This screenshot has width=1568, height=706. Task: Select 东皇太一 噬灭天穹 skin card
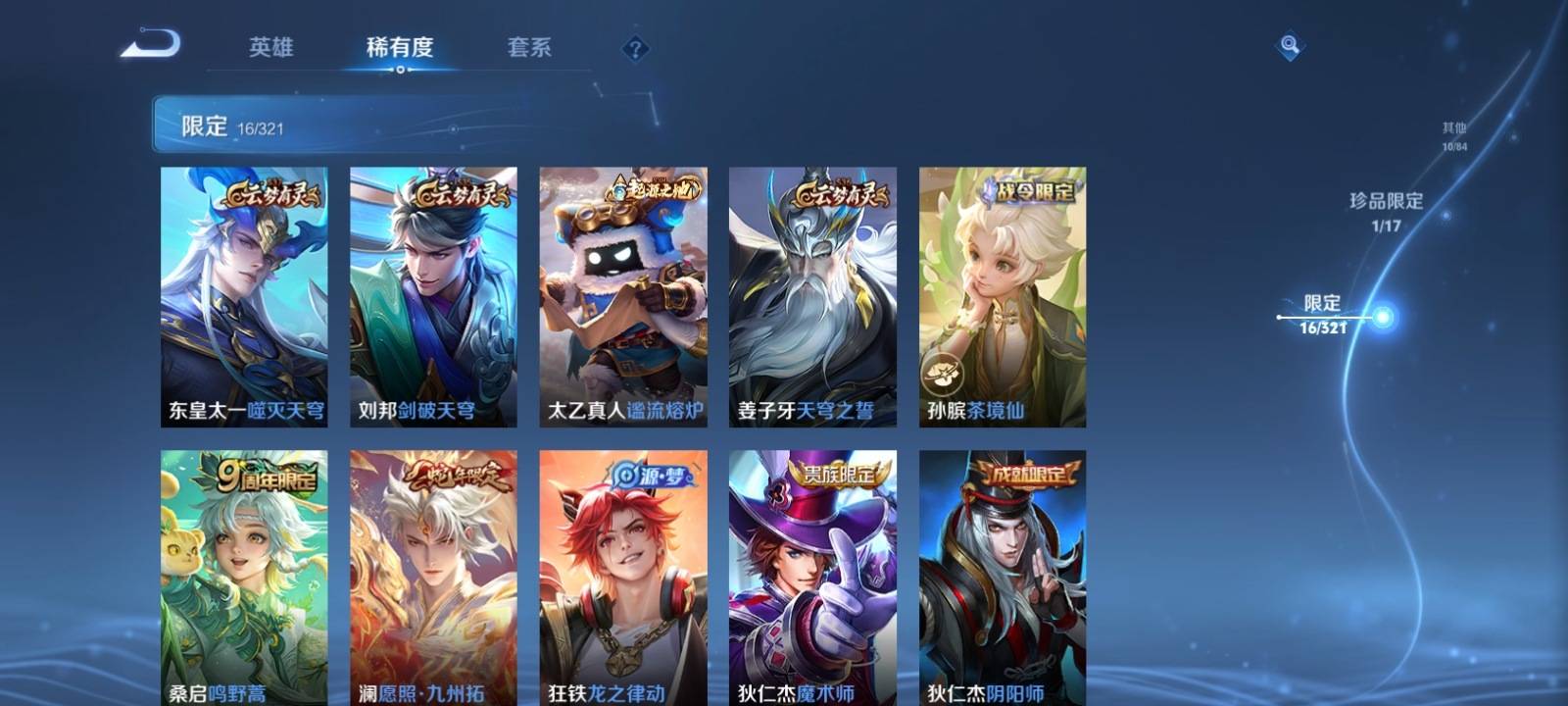[x=244, y=296]
